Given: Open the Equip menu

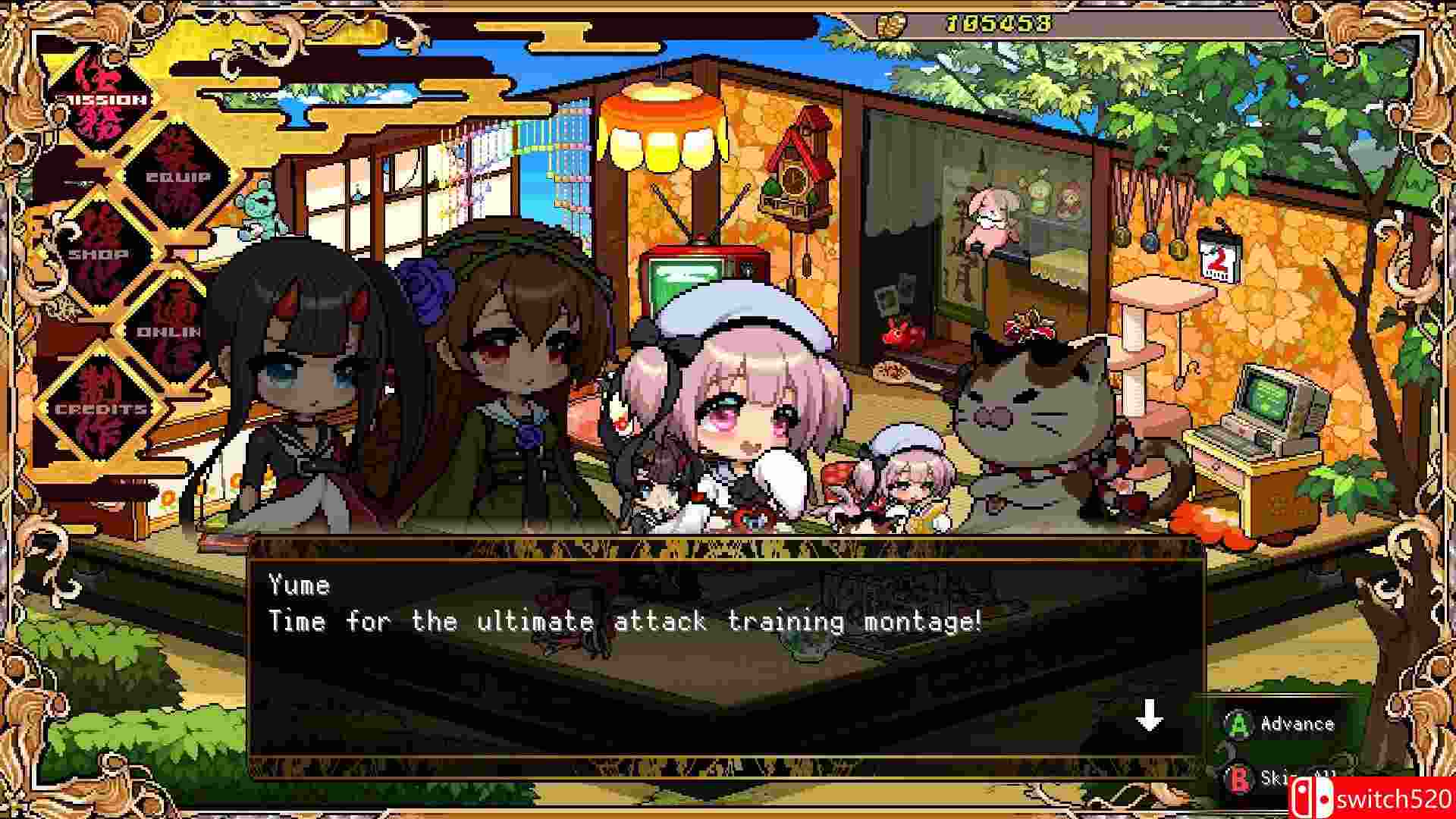Looking at the screenshot, I should [178, 173].
